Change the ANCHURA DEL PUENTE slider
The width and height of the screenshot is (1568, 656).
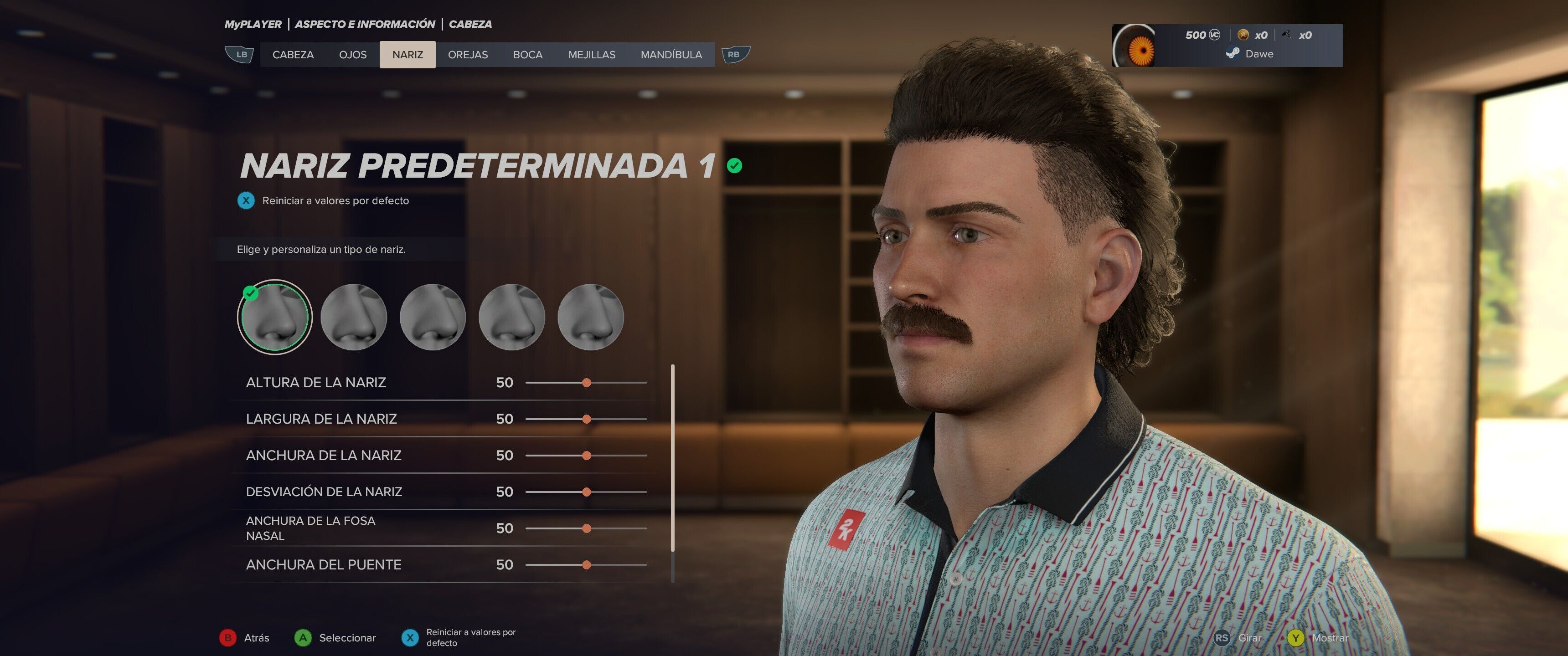click(586, 565)
